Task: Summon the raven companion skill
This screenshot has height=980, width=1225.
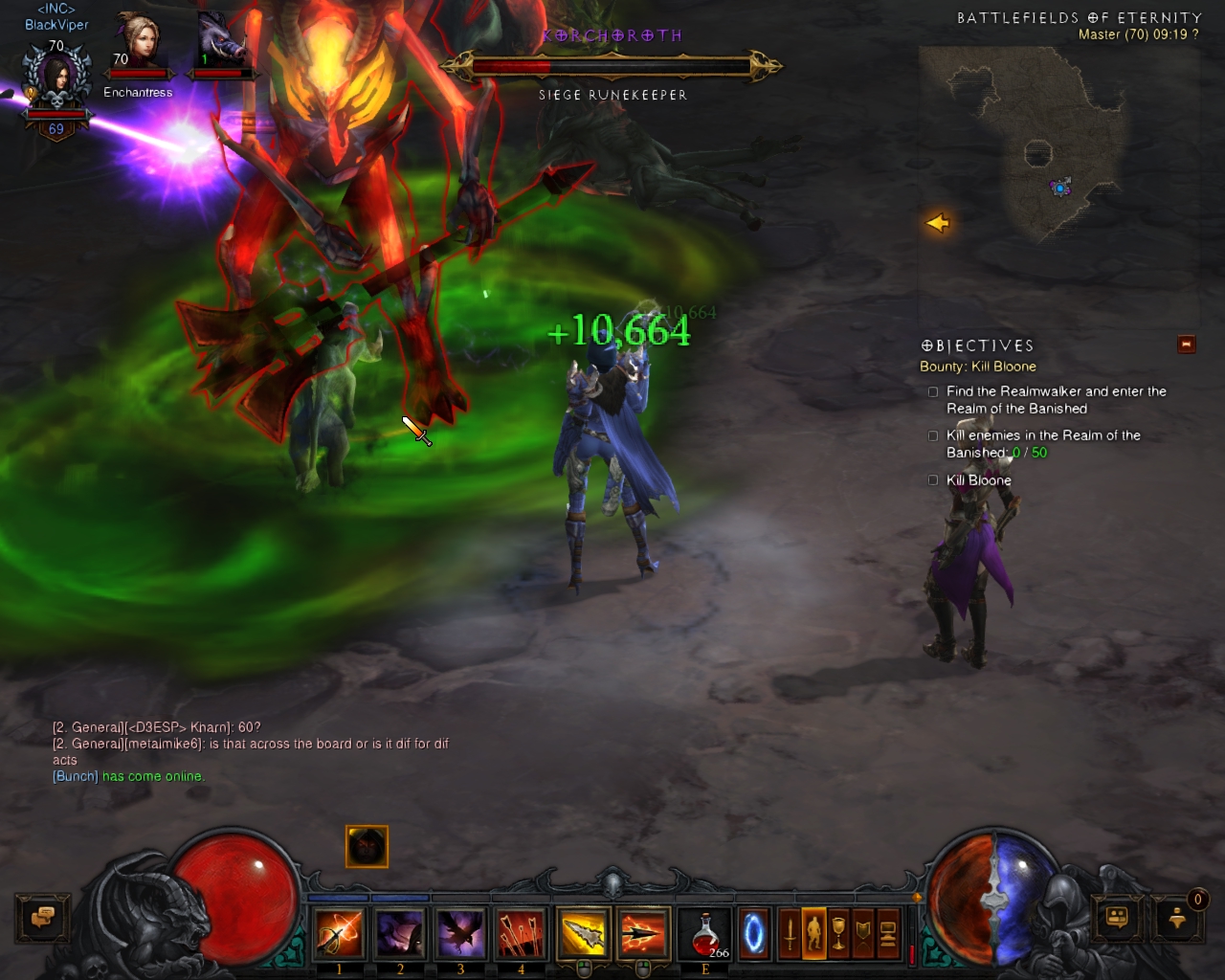Action: pyautogui.click(x=460, y=933)
